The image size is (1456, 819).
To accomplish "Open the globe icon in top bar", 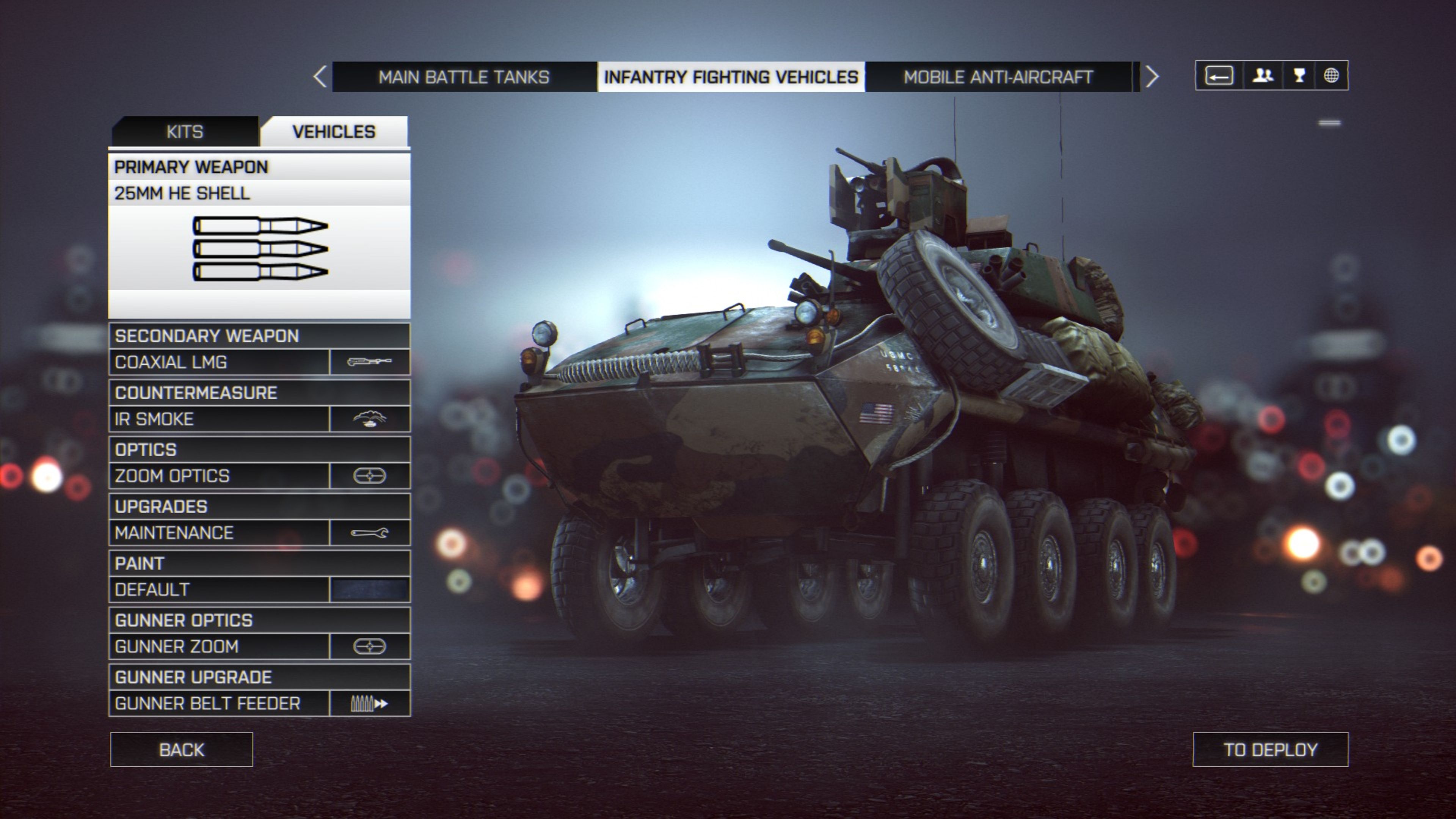I will pyautogui.click(x=1331, y=75).
